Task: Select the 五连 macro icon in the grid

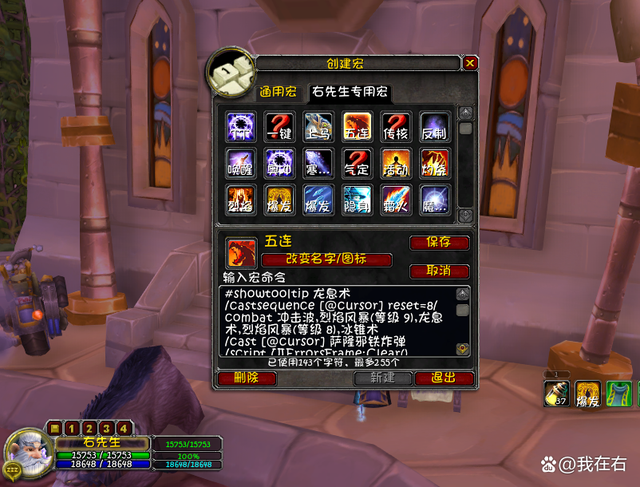Action: [x=357, y=126]
